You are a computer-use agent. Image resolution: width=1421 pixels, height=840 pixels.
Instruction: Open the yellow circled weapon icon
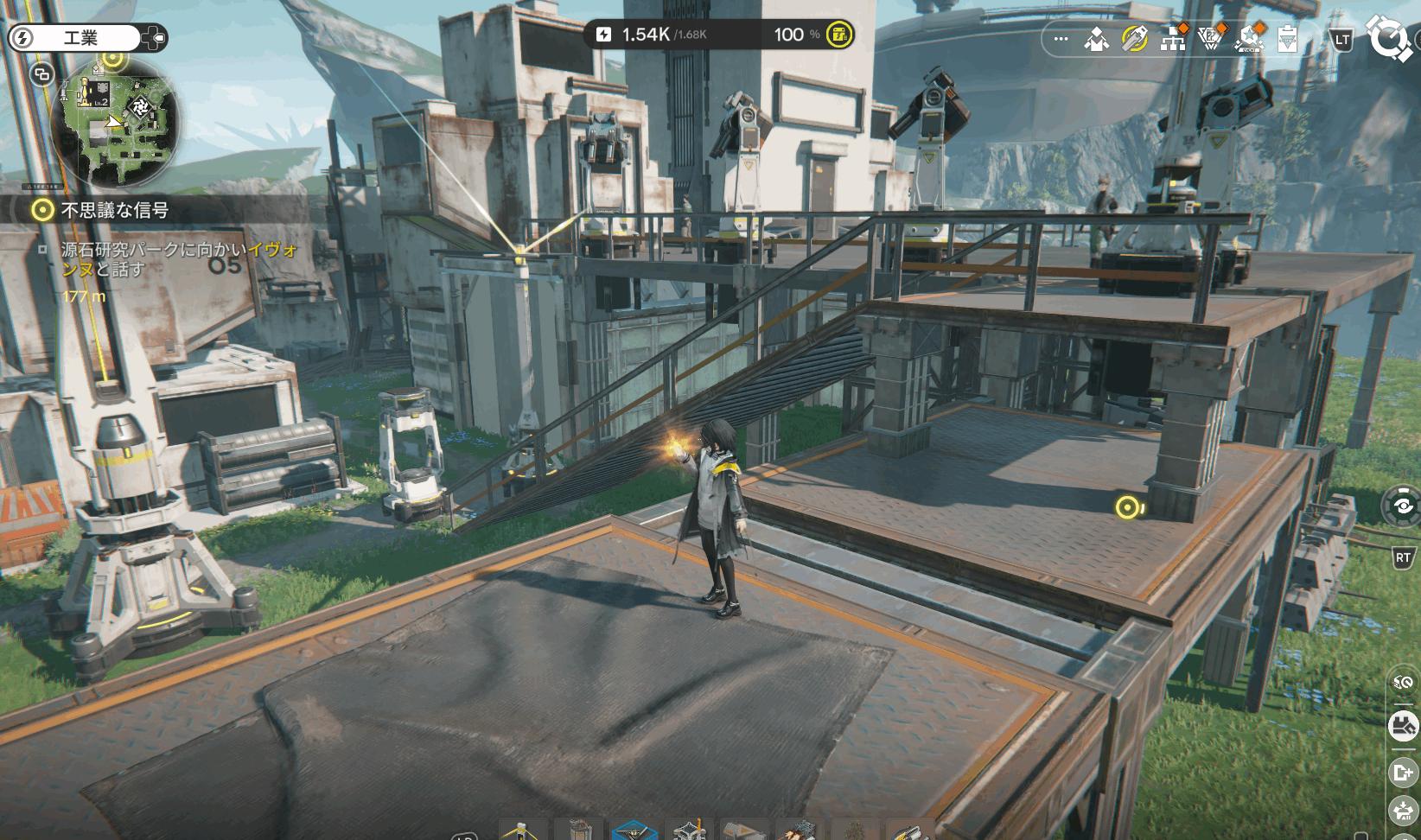click(1134, 39)
